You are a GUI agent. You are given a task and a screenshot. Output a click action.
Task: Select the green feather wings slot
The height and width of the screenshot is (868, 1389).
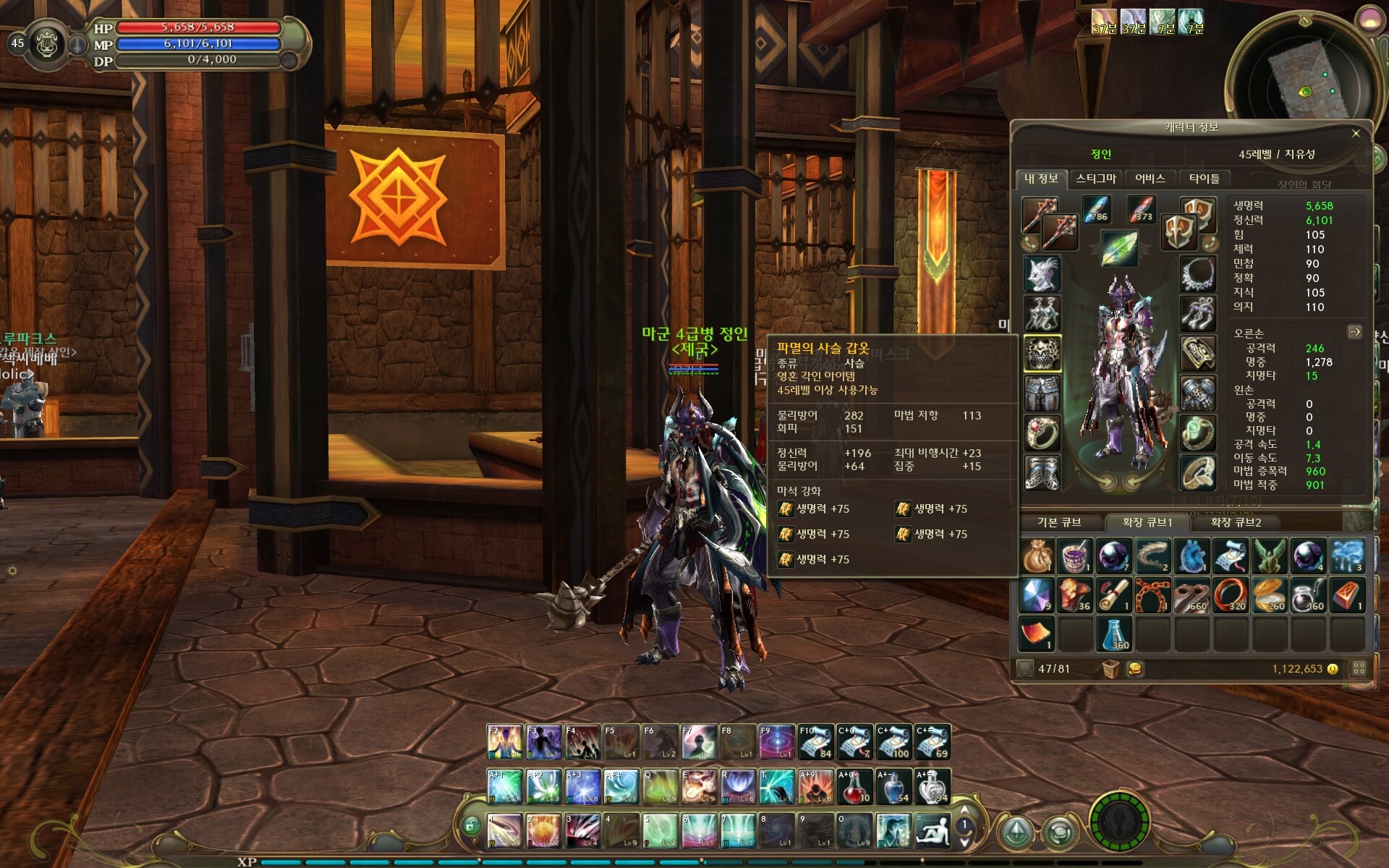[x=1120, y=248]
